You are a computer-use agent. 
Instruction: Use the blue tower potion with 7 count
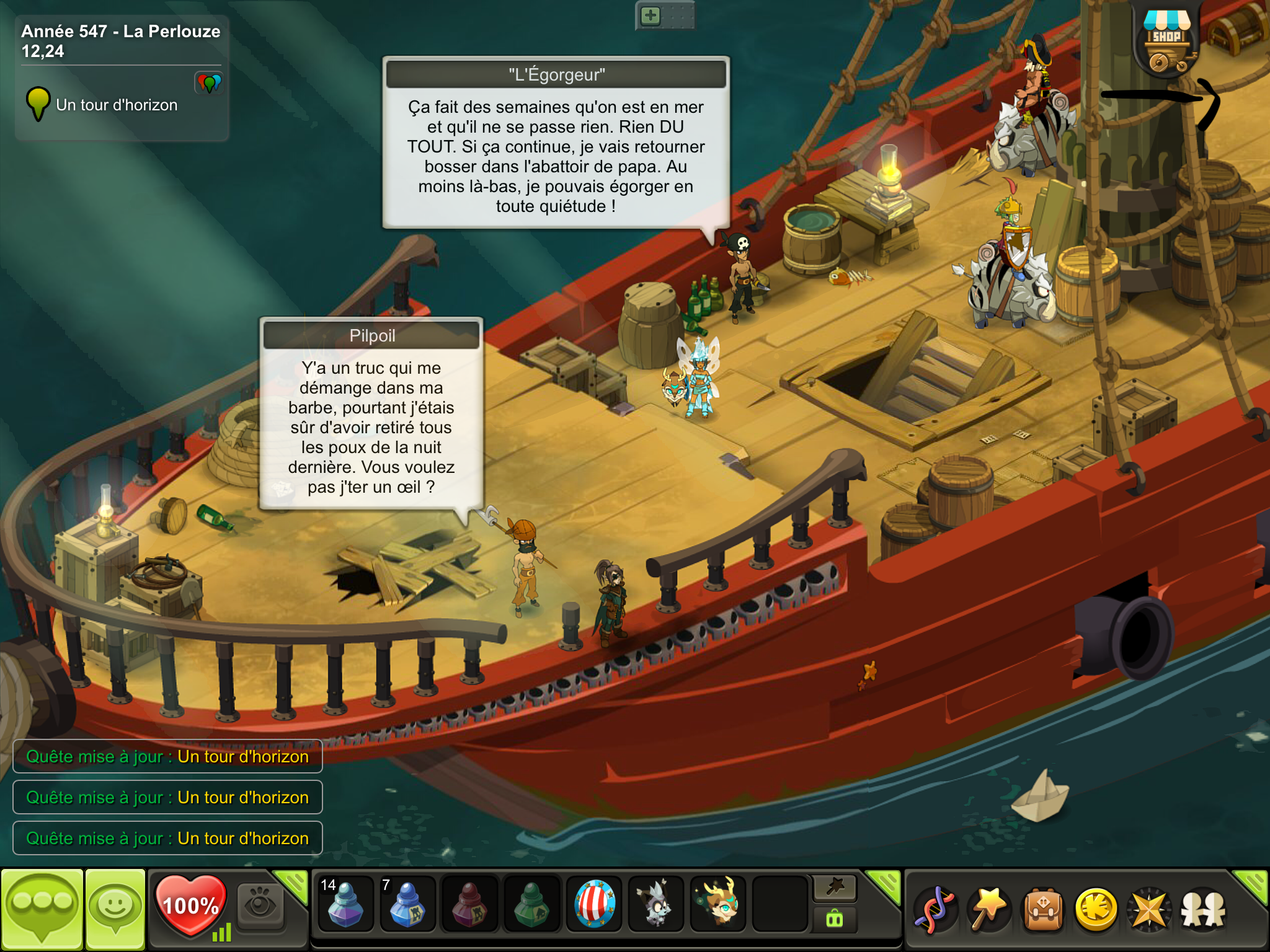pyautogui.click(x=407, y=904)
